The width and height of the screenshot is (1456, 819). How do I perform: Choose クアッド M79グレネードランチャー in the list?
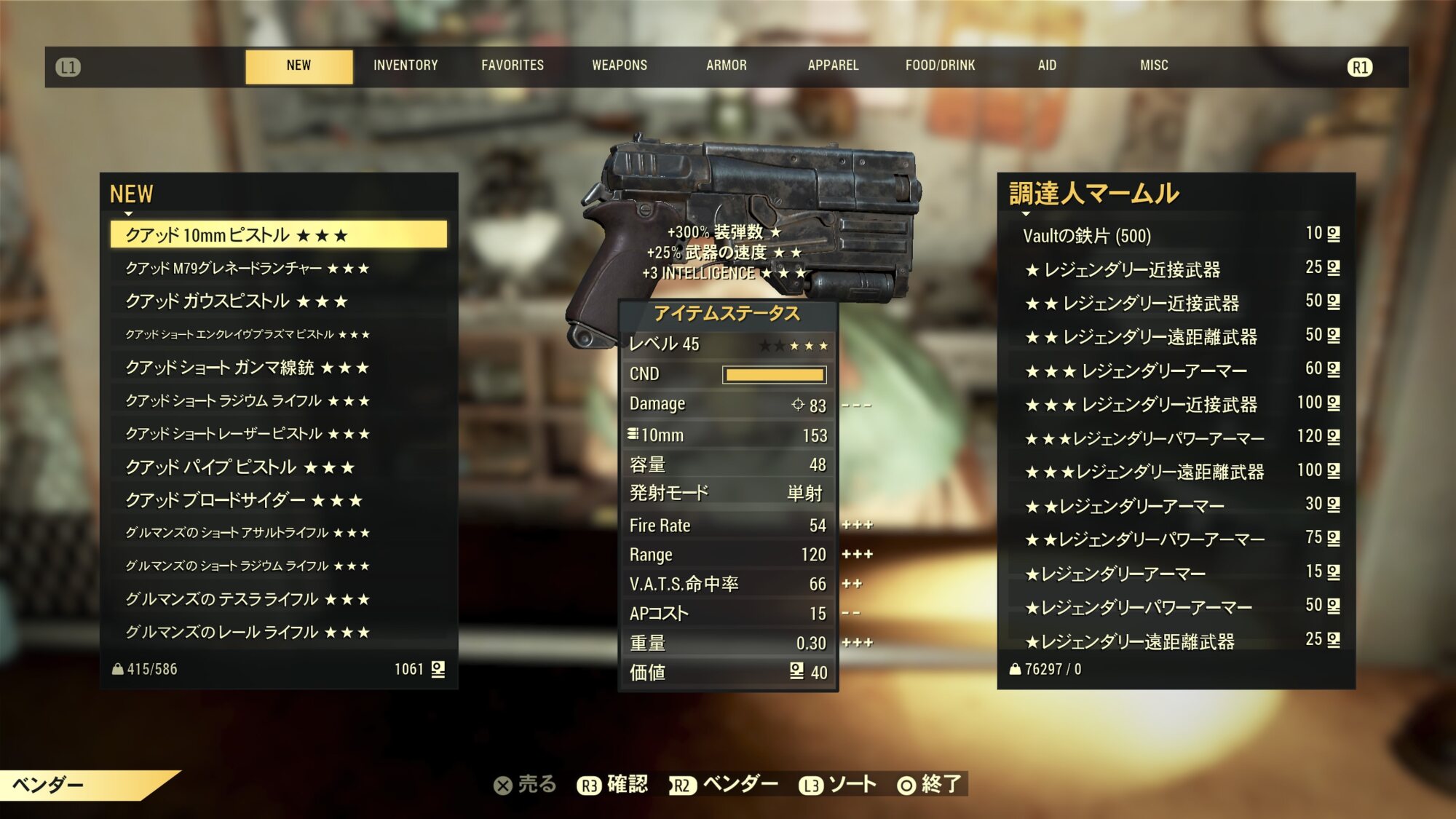tap(248, 269)
